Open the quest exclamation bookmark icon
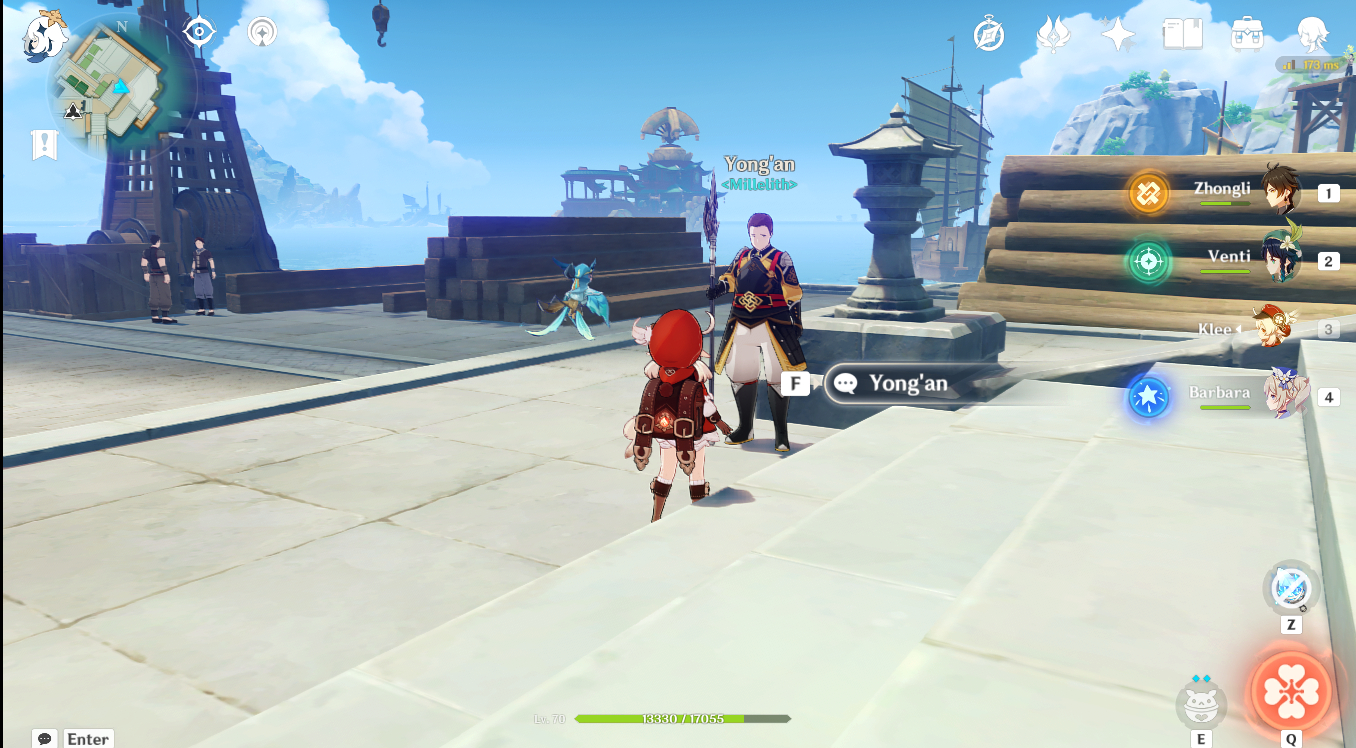1356x748 pixels. (44, 144)
